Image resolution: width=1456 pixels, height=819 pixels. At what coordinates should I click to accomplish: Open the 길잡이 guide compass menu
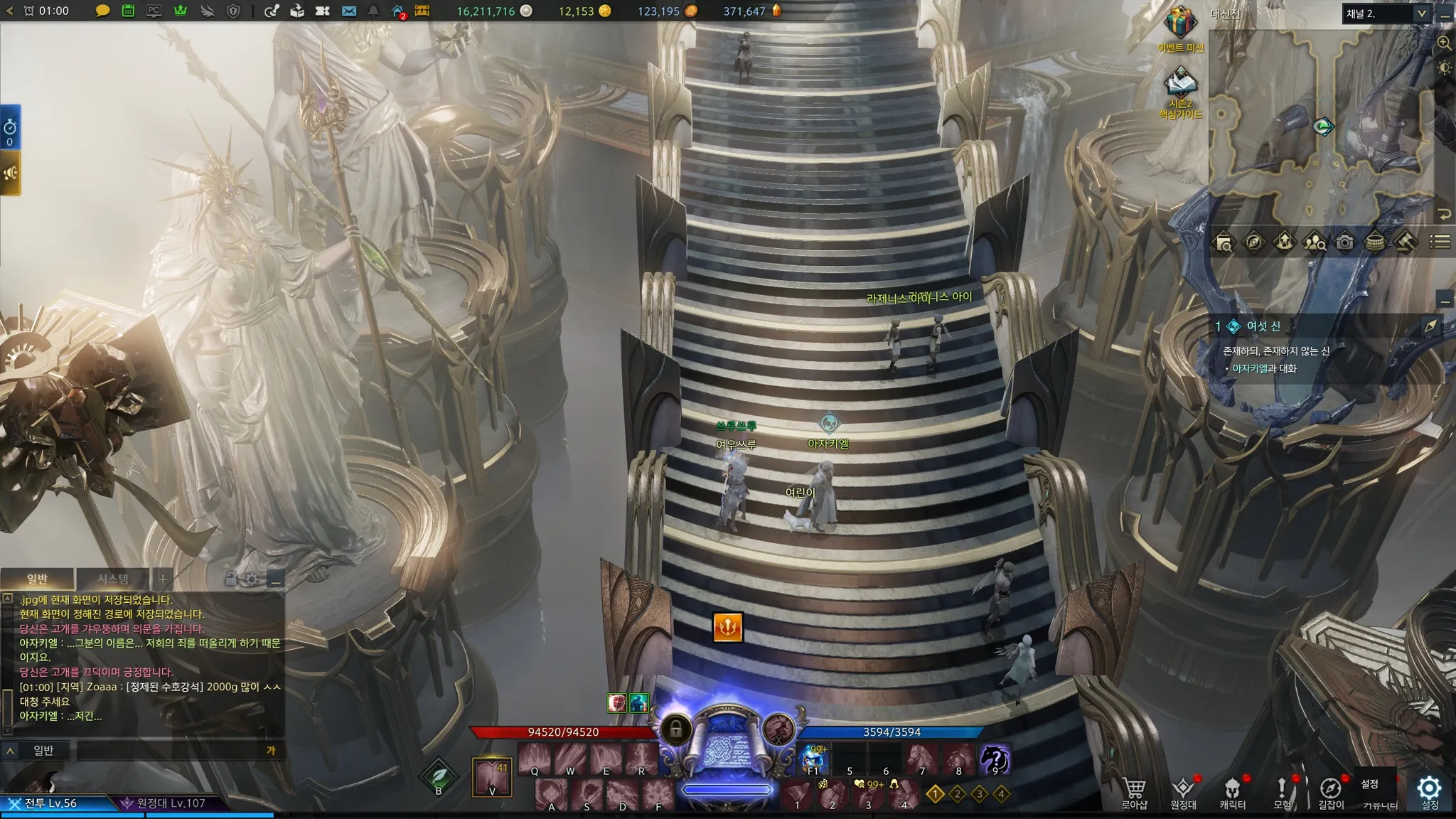point(1330,791)
